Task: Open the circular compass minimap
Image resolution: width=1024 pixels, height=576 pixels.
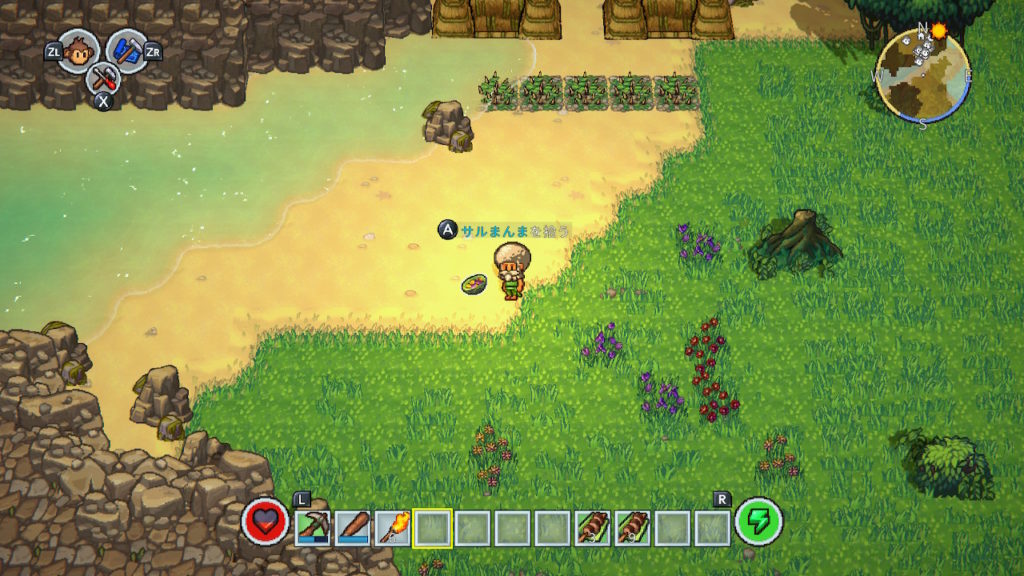Action: point(922,72)
